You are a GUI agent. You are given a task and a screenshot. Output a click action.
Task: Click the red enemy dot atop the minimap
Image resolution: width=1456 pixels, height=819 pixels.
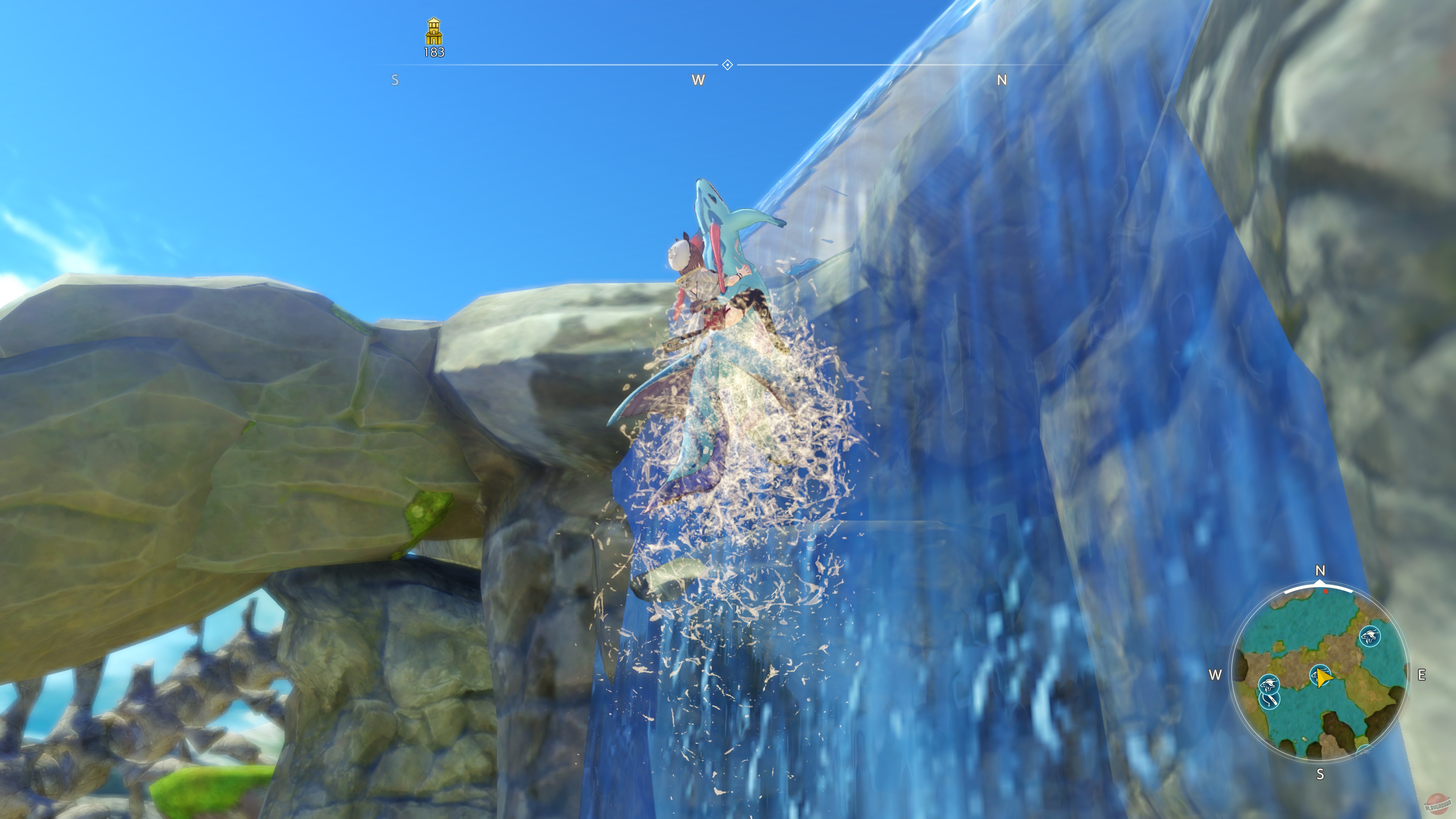click(1326, 592)
